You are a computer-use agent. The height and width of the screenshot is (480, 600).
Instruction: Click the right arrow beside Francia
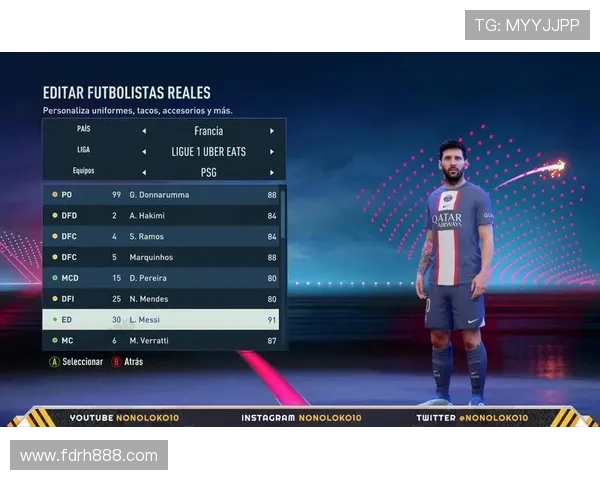point(271,131)
